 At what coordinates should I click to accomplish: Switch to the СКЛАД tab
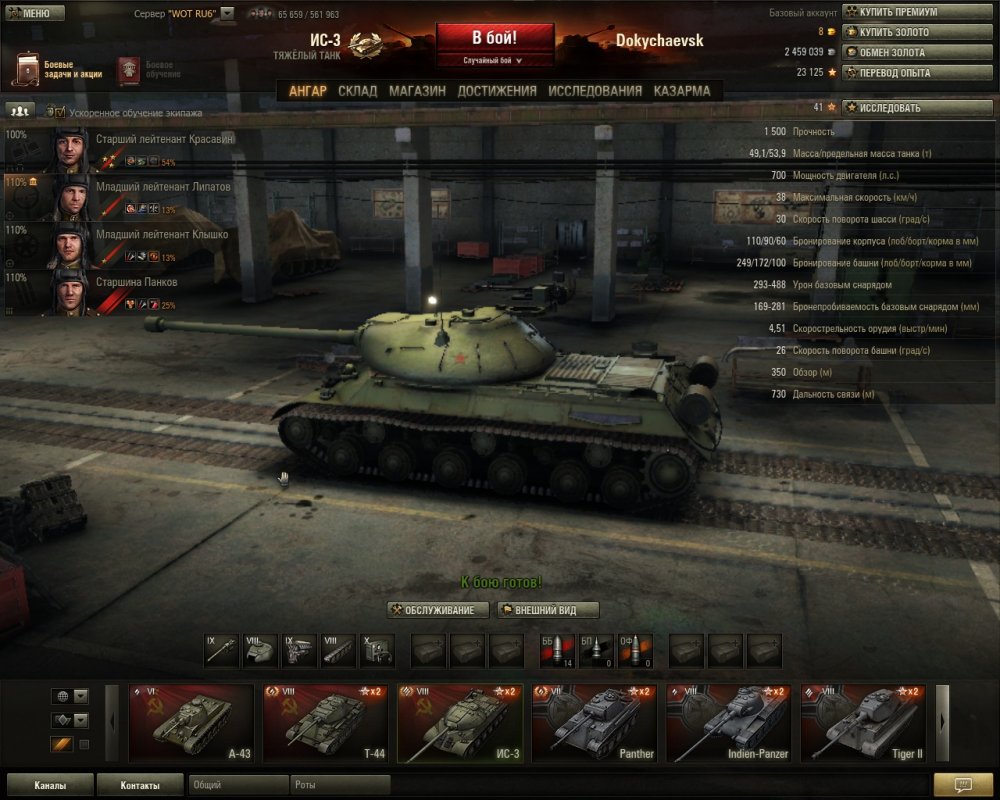[x=357, y=91]
